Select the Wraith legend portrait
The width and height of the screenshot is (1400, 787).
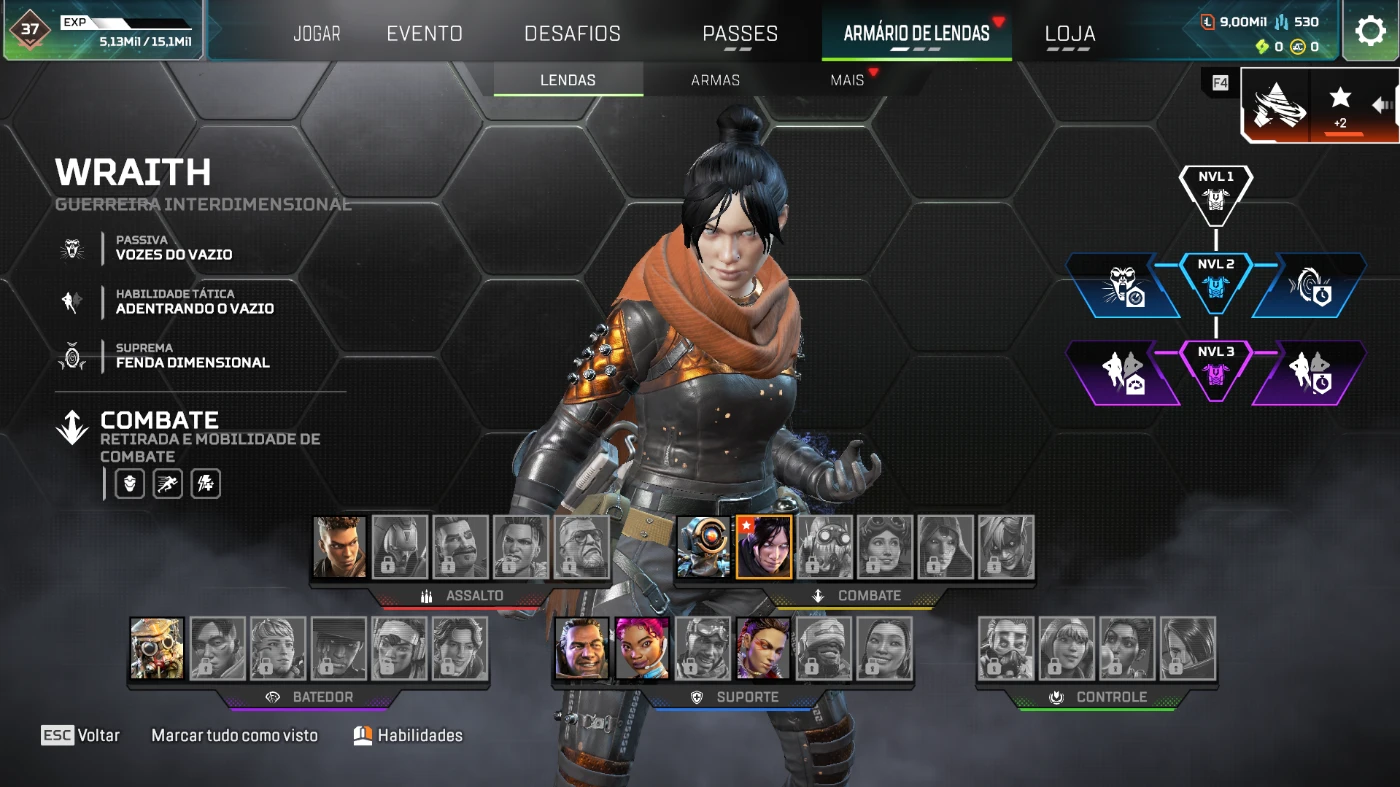(x=764, y=547)
